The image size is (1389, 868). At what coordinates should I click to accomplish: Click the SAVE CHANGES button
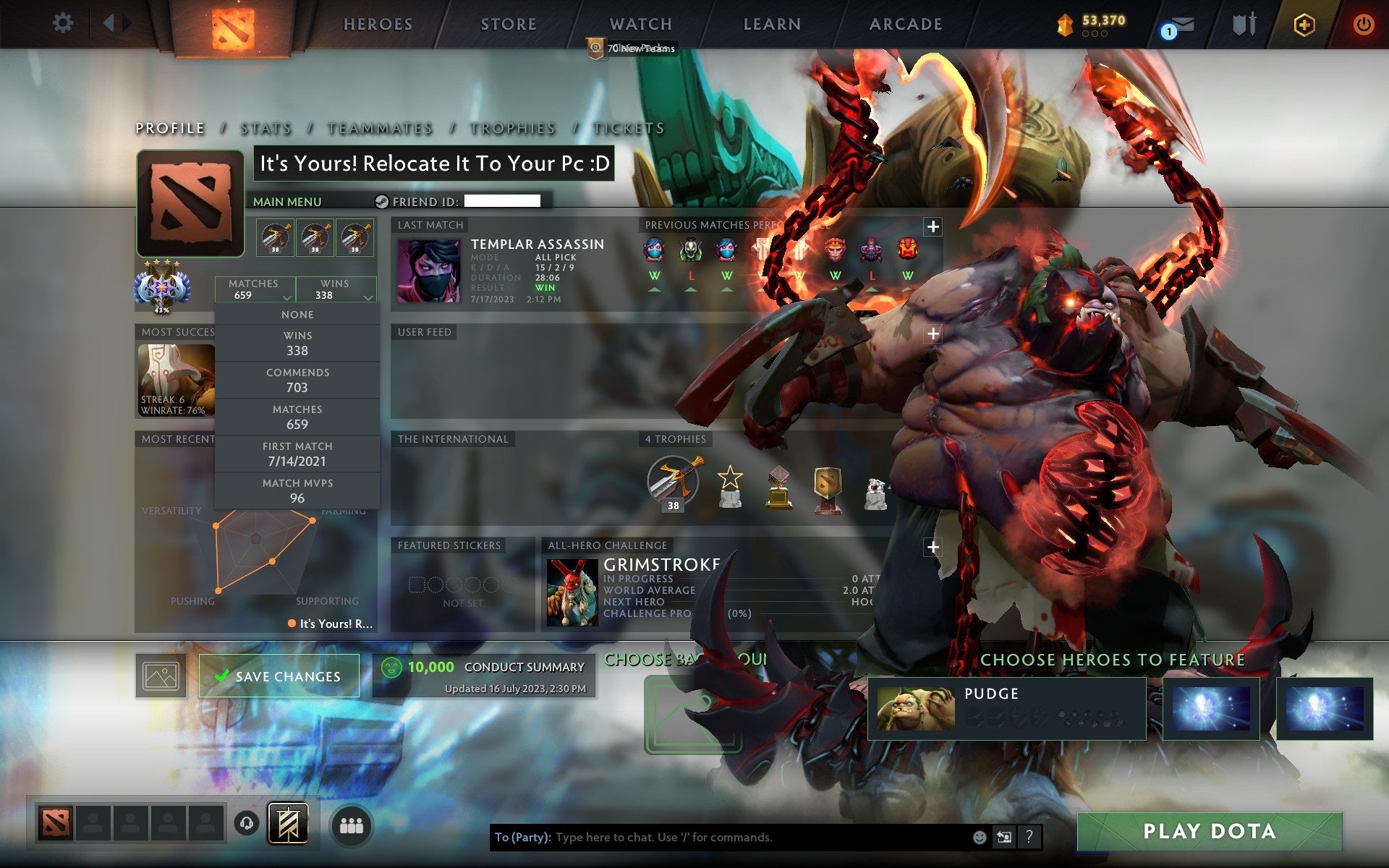(279, 676)
